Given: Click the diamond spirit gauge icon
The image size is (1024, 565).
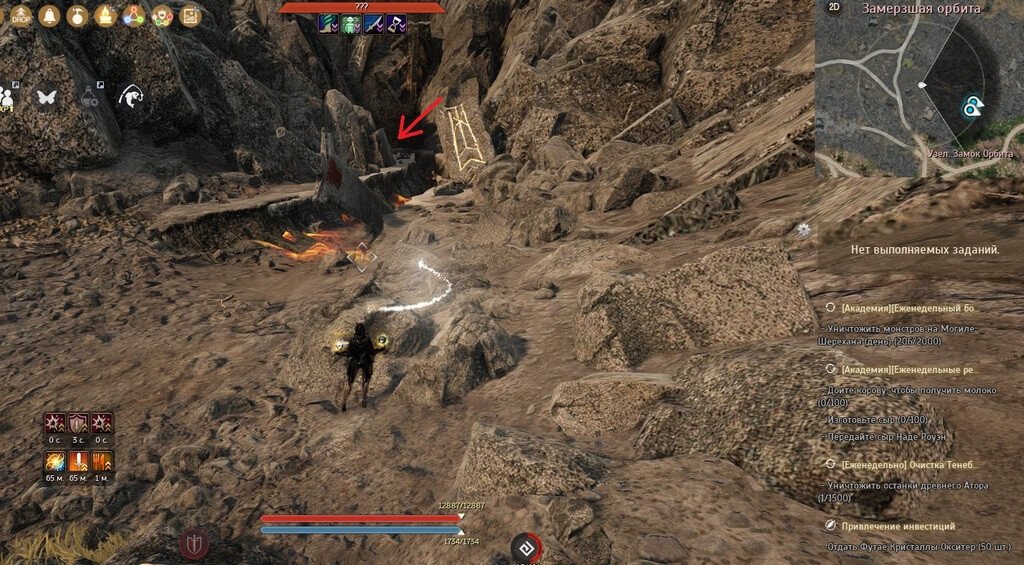Looking at the screenshot, I should point(526,548).
